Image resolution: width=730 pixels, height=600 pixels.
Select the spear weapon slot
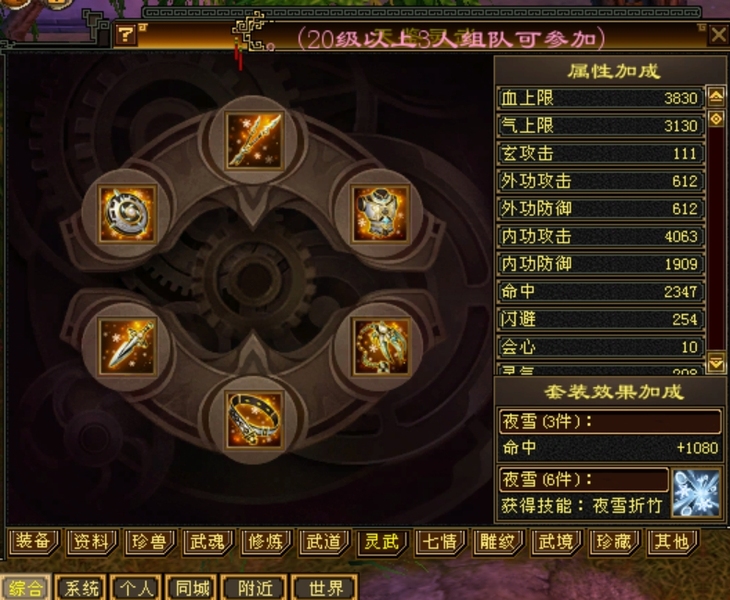pos(254,141)
